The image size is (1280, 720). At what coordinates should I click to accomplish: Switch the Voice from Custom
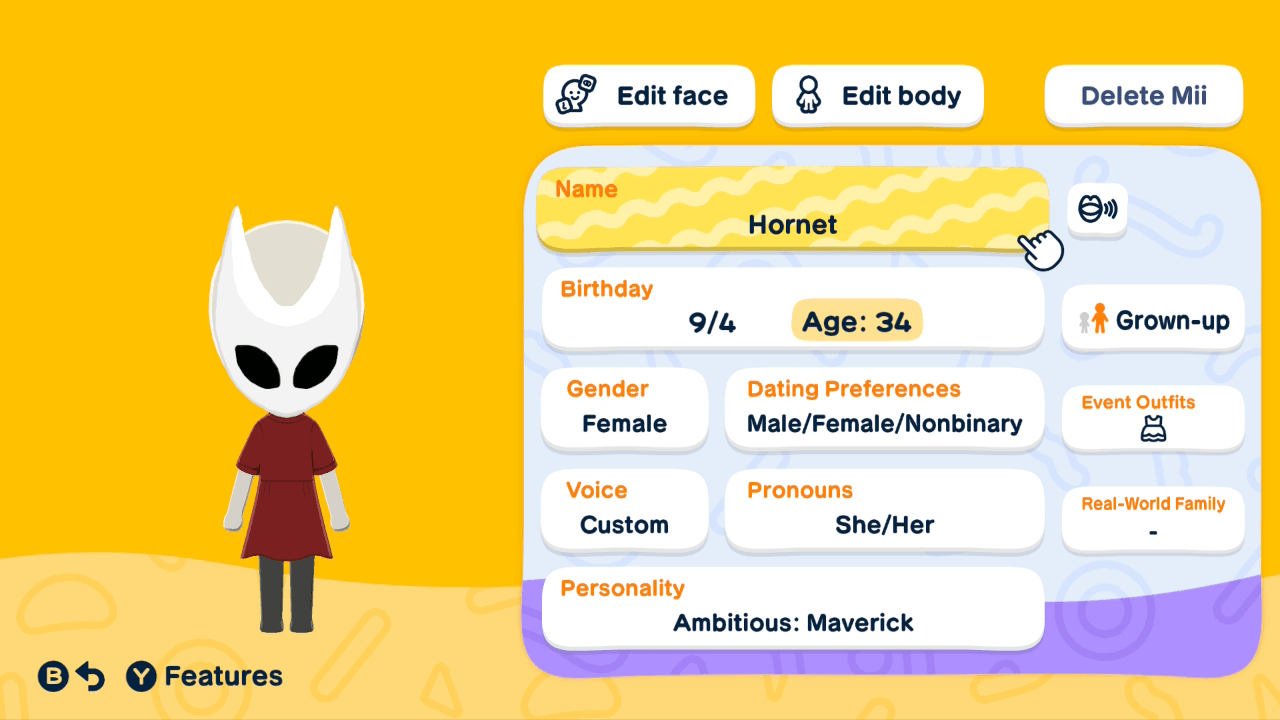click(x=624, y=510)
